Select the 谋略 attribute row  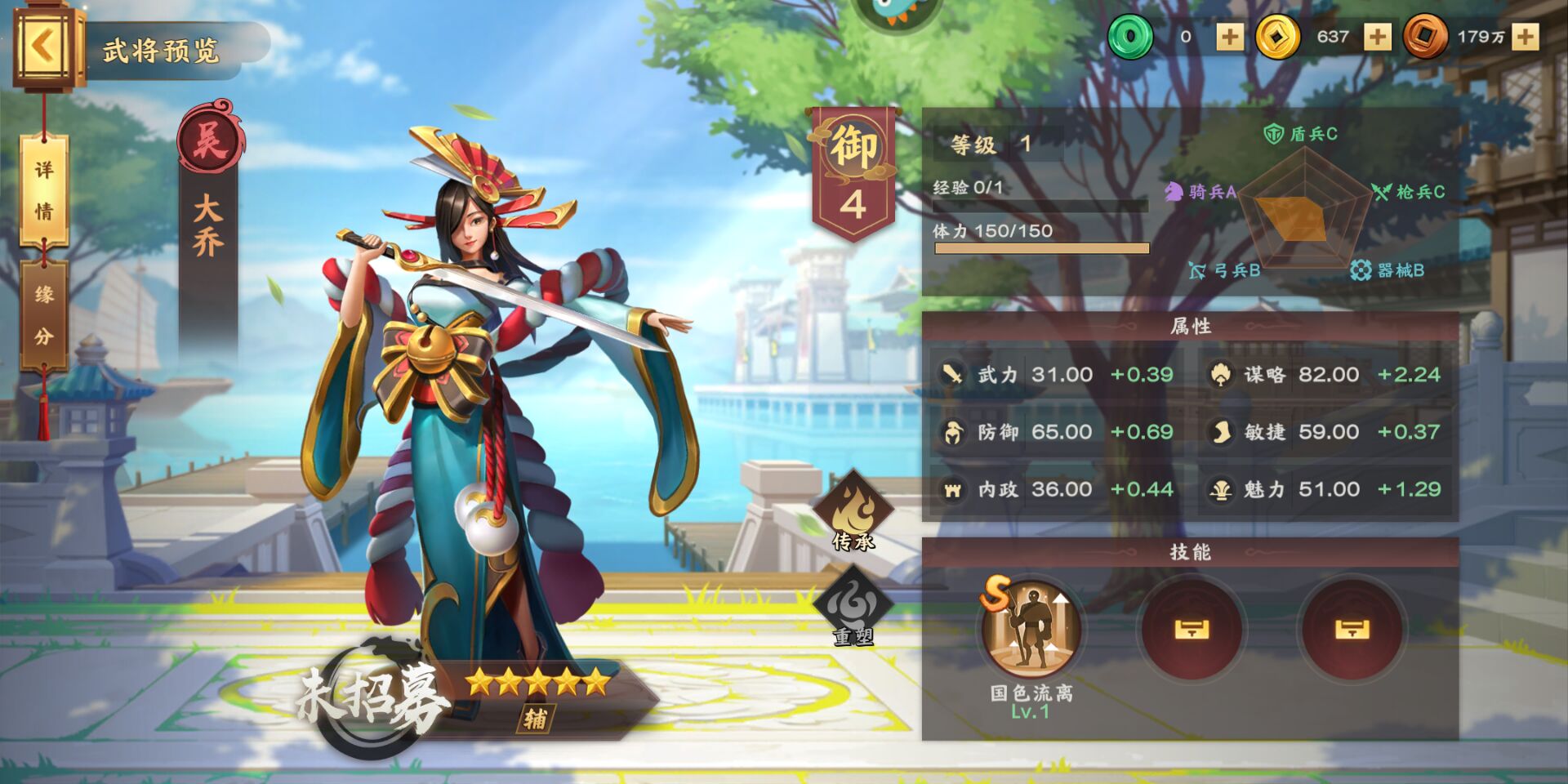1326,375
